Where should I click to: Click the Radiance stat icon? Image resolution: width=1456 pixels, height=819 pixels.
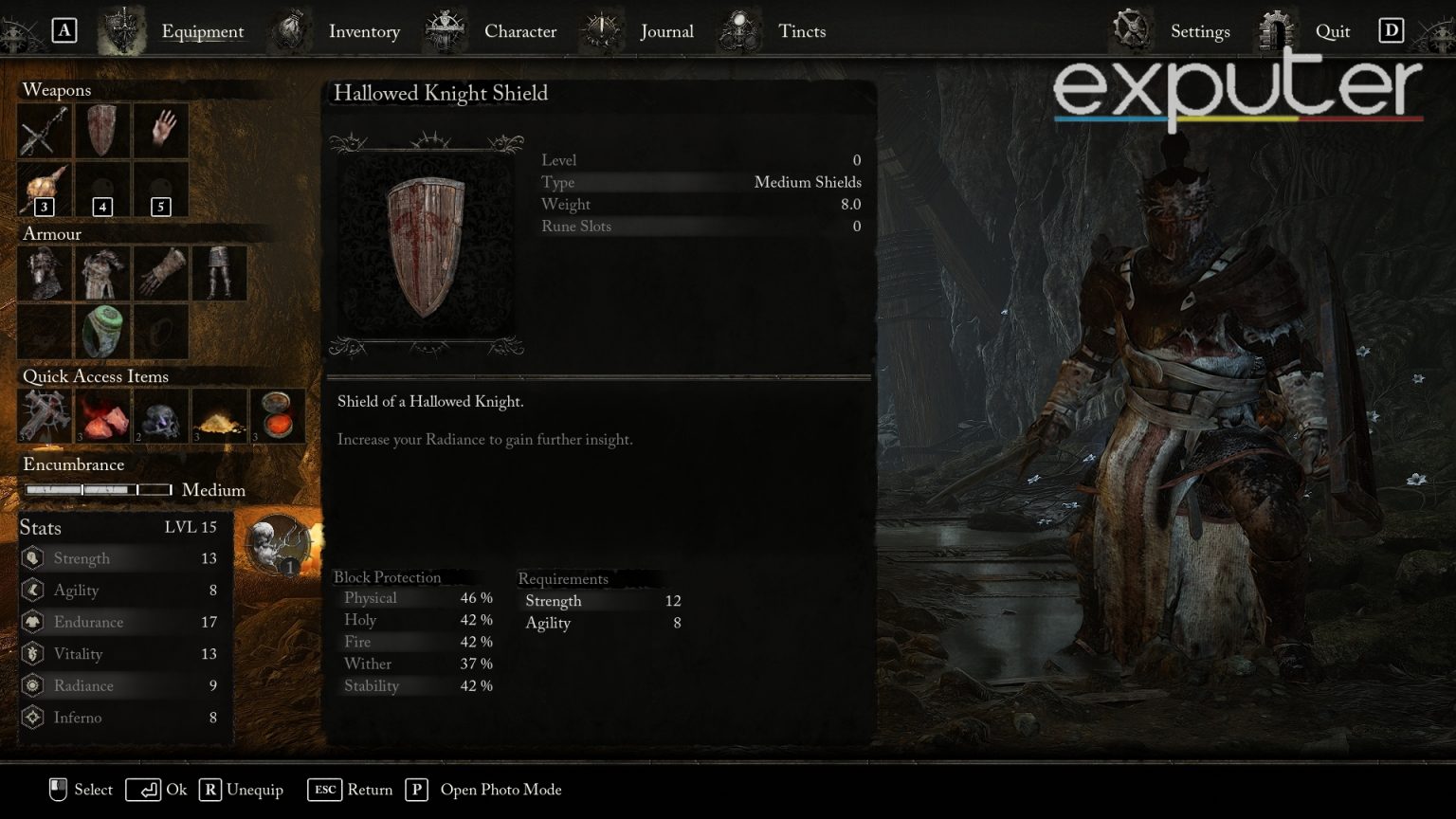33,685
